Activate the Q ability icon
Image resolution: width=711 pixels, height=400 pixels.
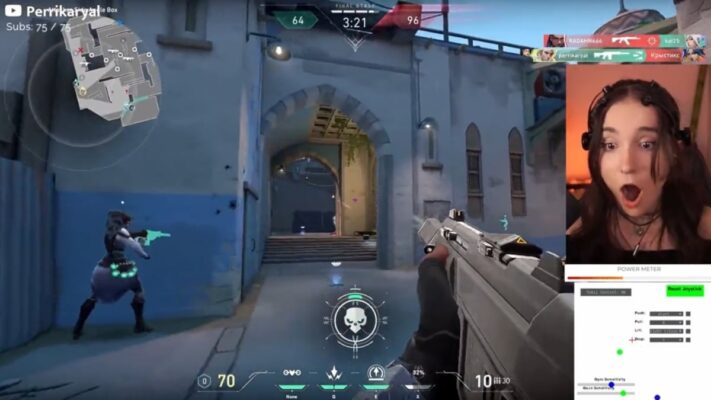[333, 373]
